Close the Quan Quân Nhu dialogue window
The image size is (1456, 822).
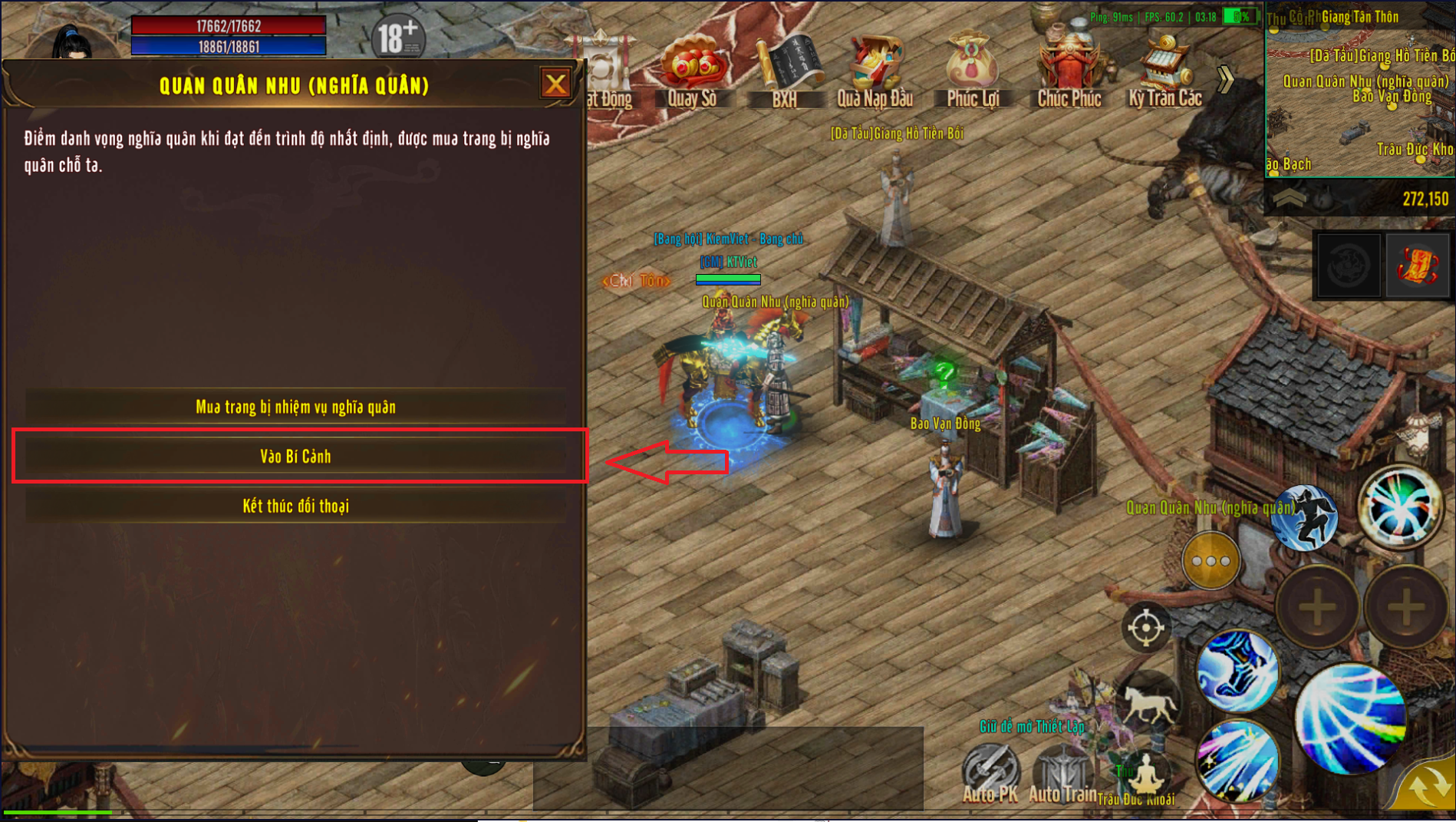click(555, 84)
